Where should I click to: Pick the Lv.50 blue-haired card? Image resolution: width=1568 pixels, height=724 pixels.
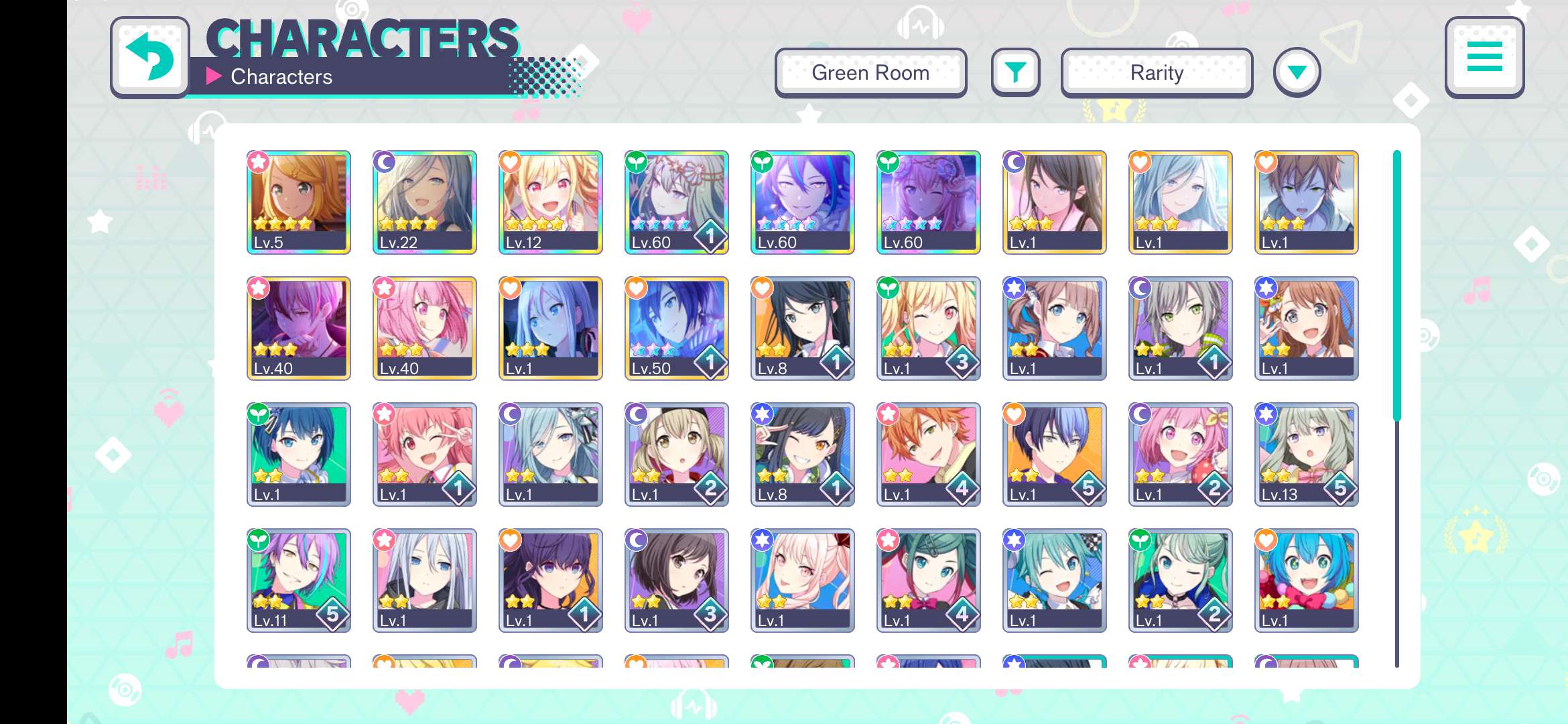tap(677, 328)
